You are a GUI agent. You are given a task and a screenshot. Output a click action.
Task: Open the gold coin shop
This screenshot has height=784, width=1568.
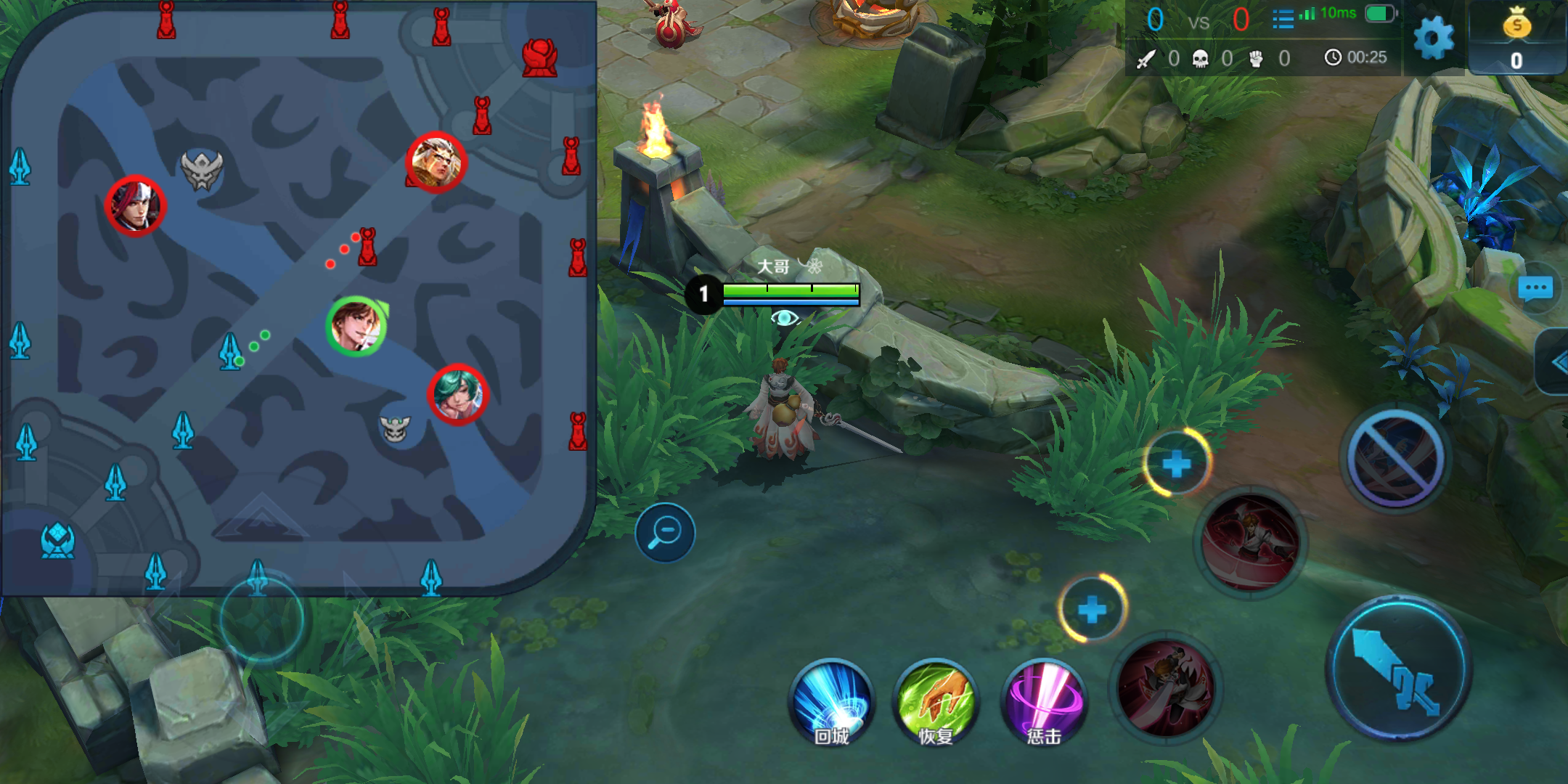point(1516,38)
